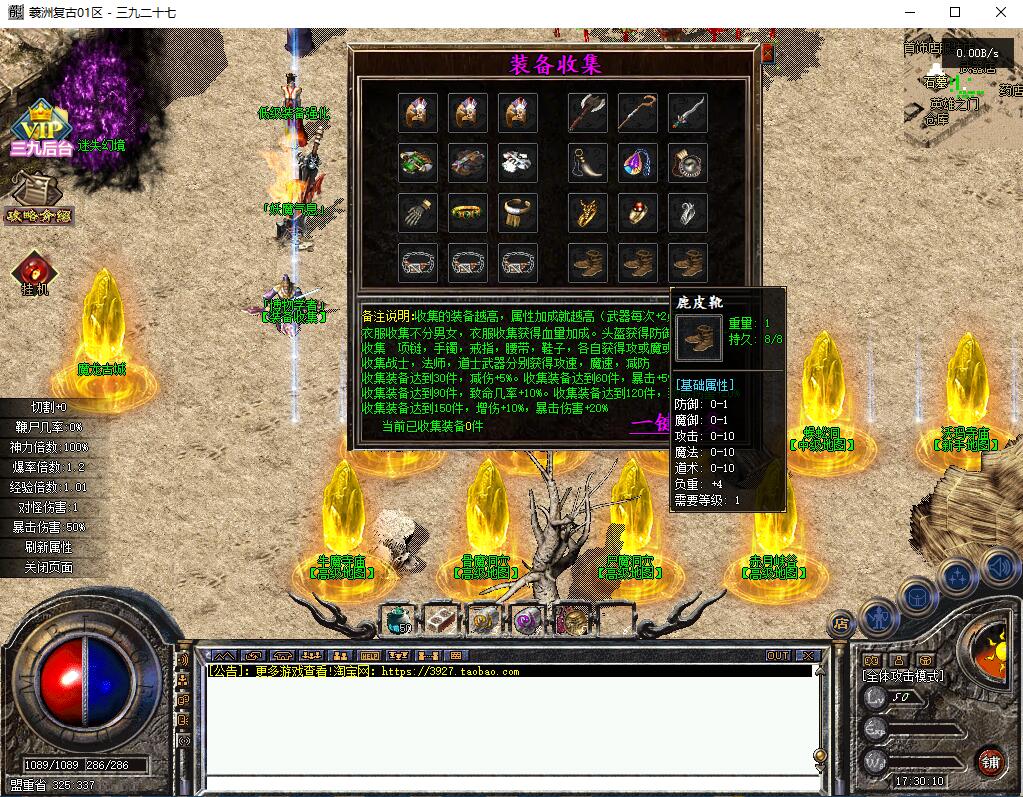
Task: Select the red gem ring slot
Action: (x=637, y=213)
